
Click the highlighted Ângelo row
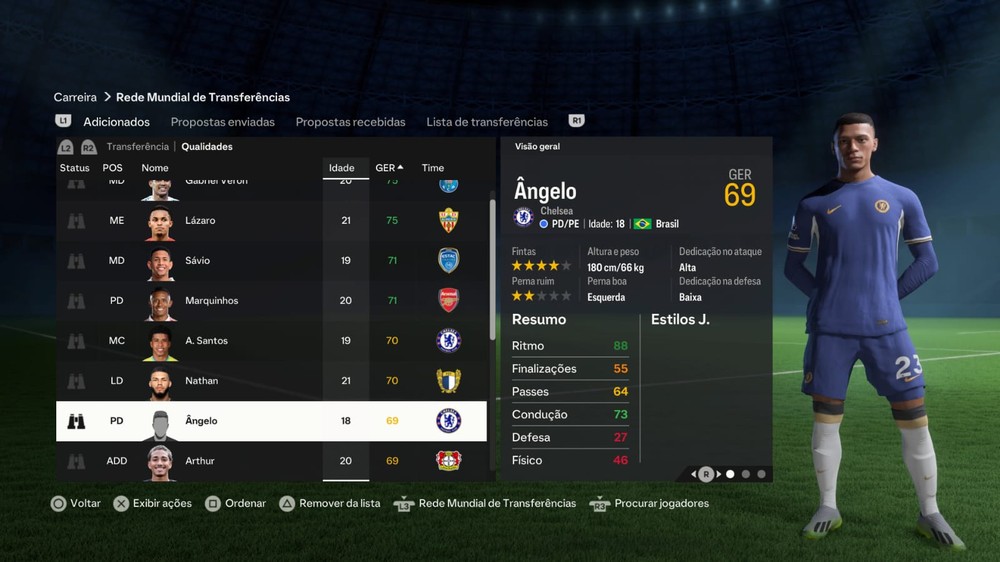click(x=270, y=421)
